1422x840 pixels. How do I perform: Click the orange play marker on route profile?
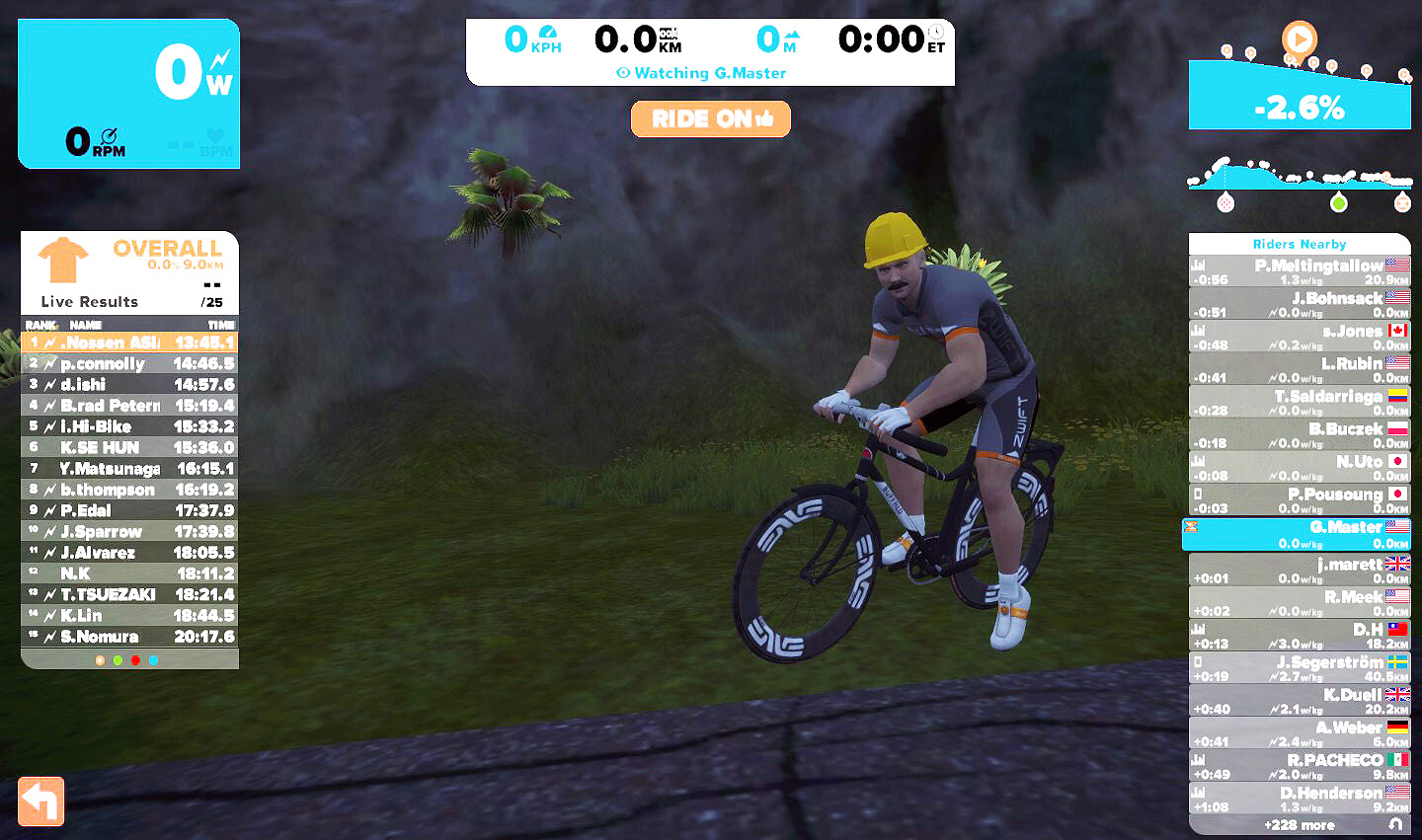(x=1300, y=39)
